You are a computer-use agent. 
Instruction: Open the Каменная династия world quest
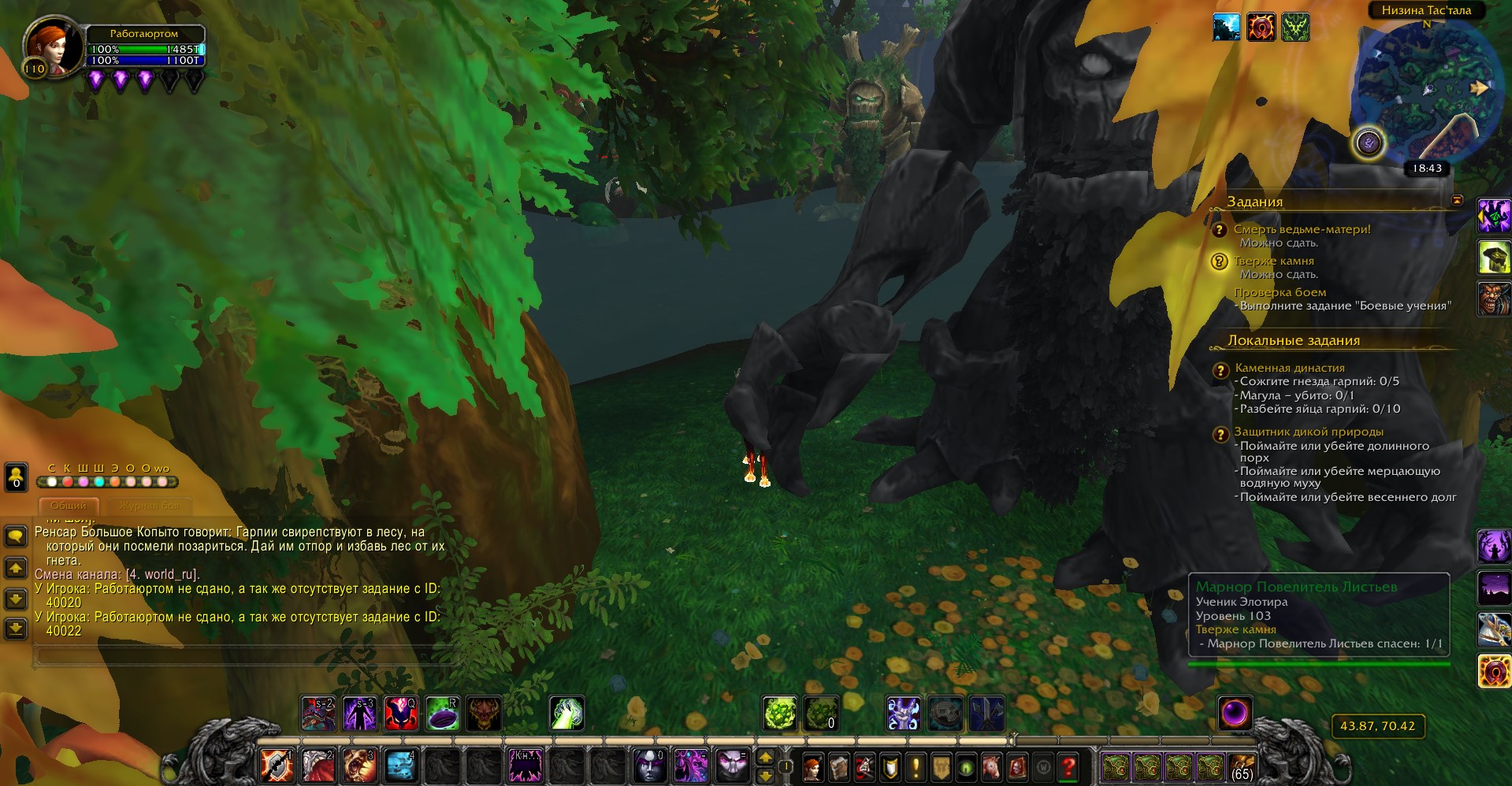(1289, 368)
